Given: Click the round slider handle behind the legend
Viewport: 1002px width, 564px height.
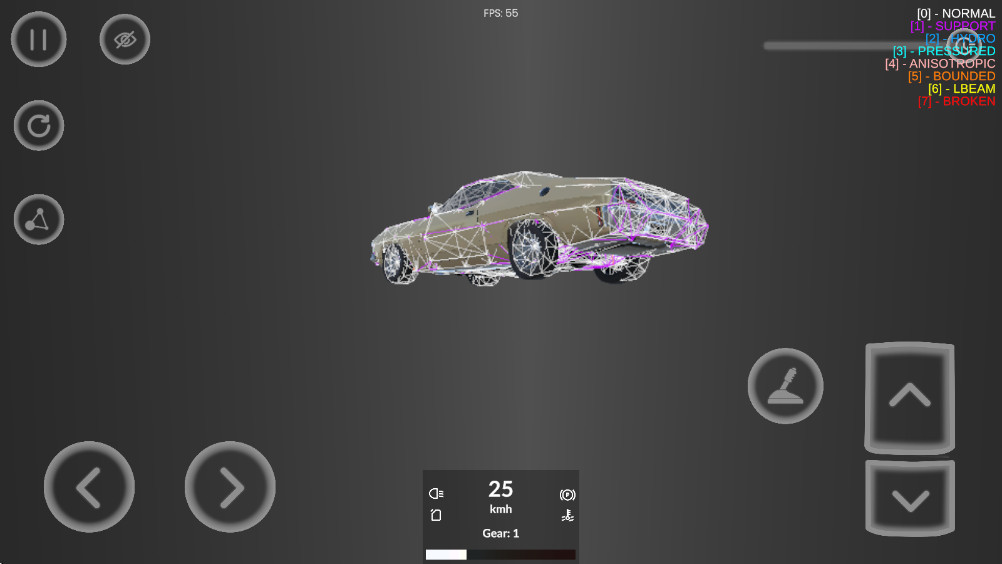Looking at the screenshot, I should (964, 45).
